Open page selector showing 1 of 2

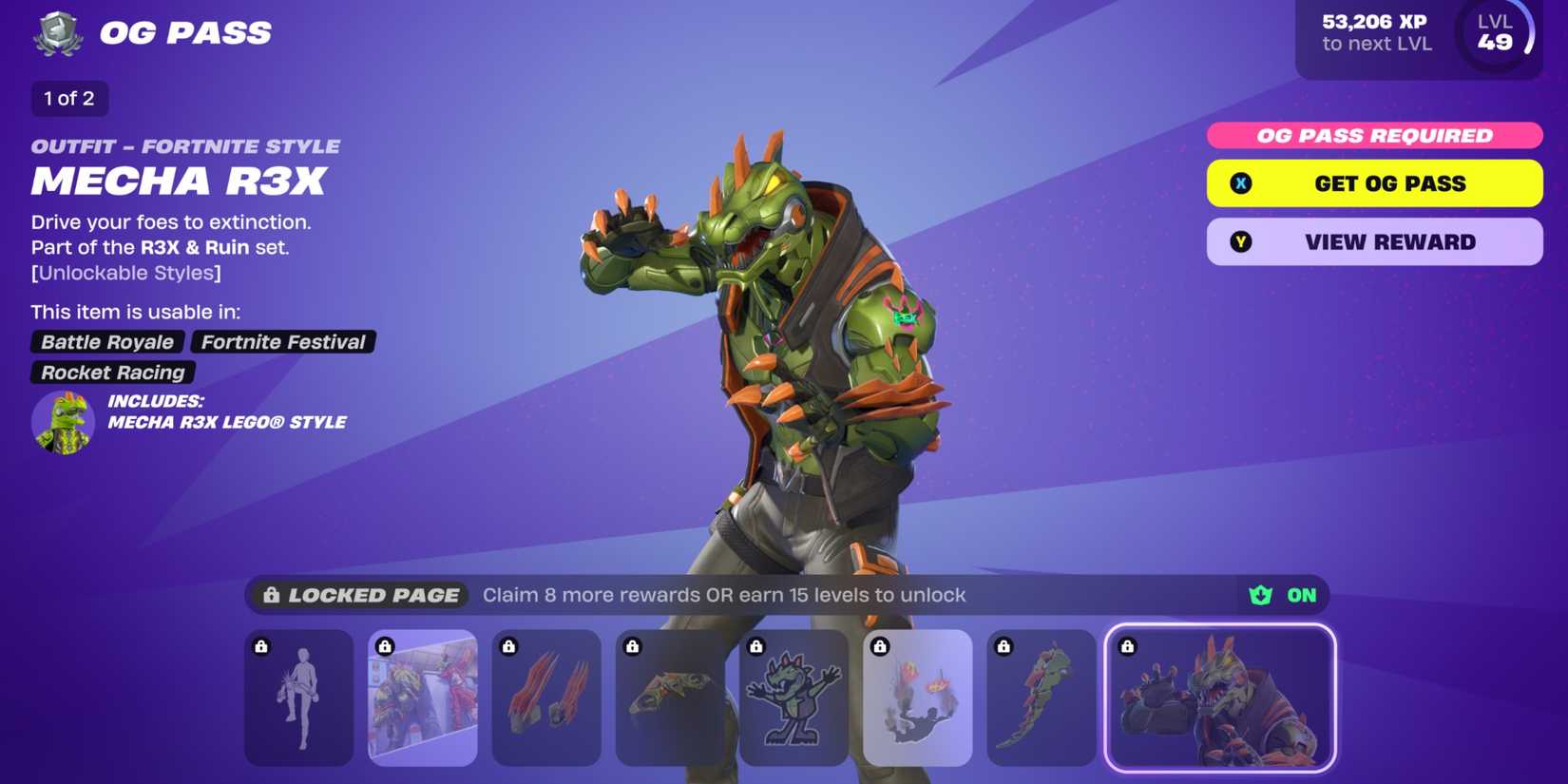click(x=69, y=98)
